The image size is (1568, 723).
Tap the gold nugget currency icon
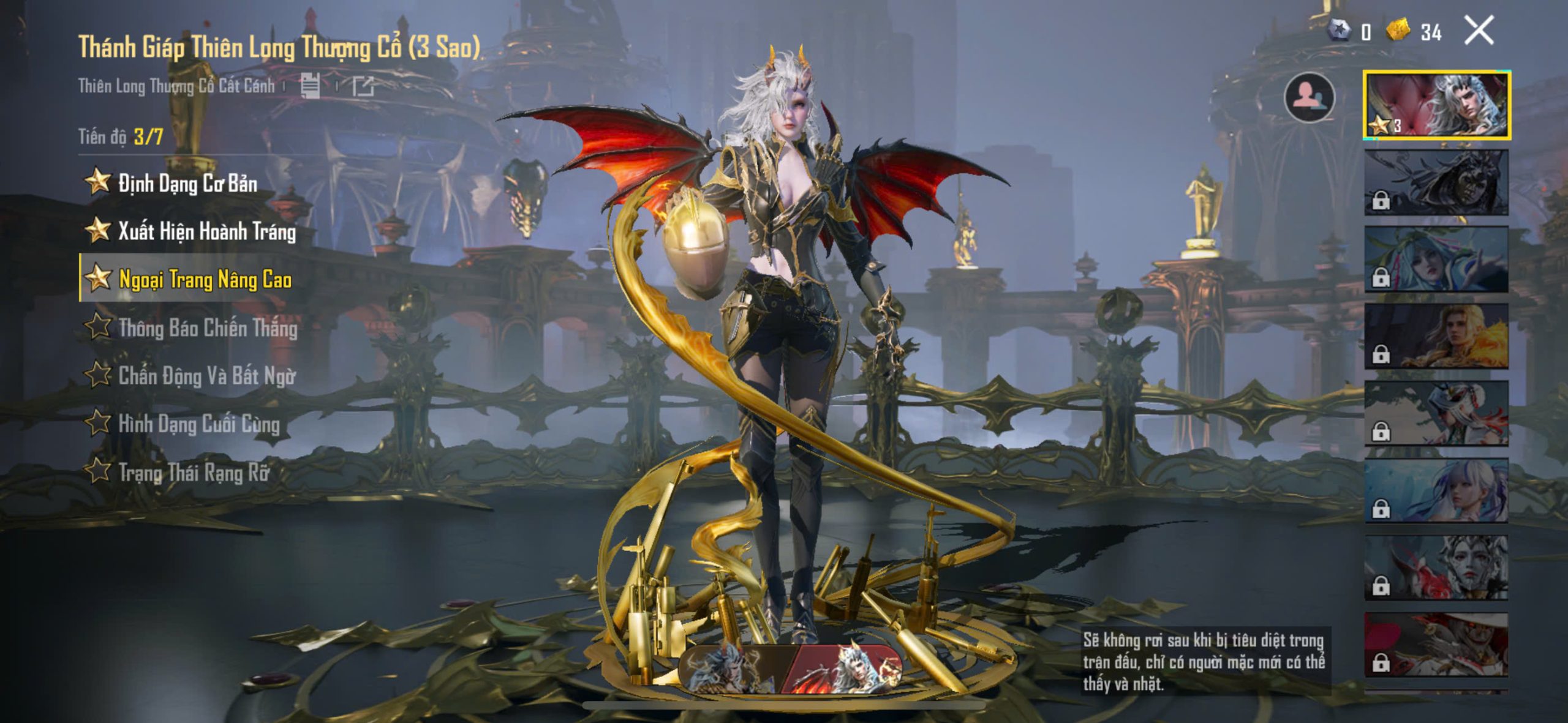(1398, 30)
